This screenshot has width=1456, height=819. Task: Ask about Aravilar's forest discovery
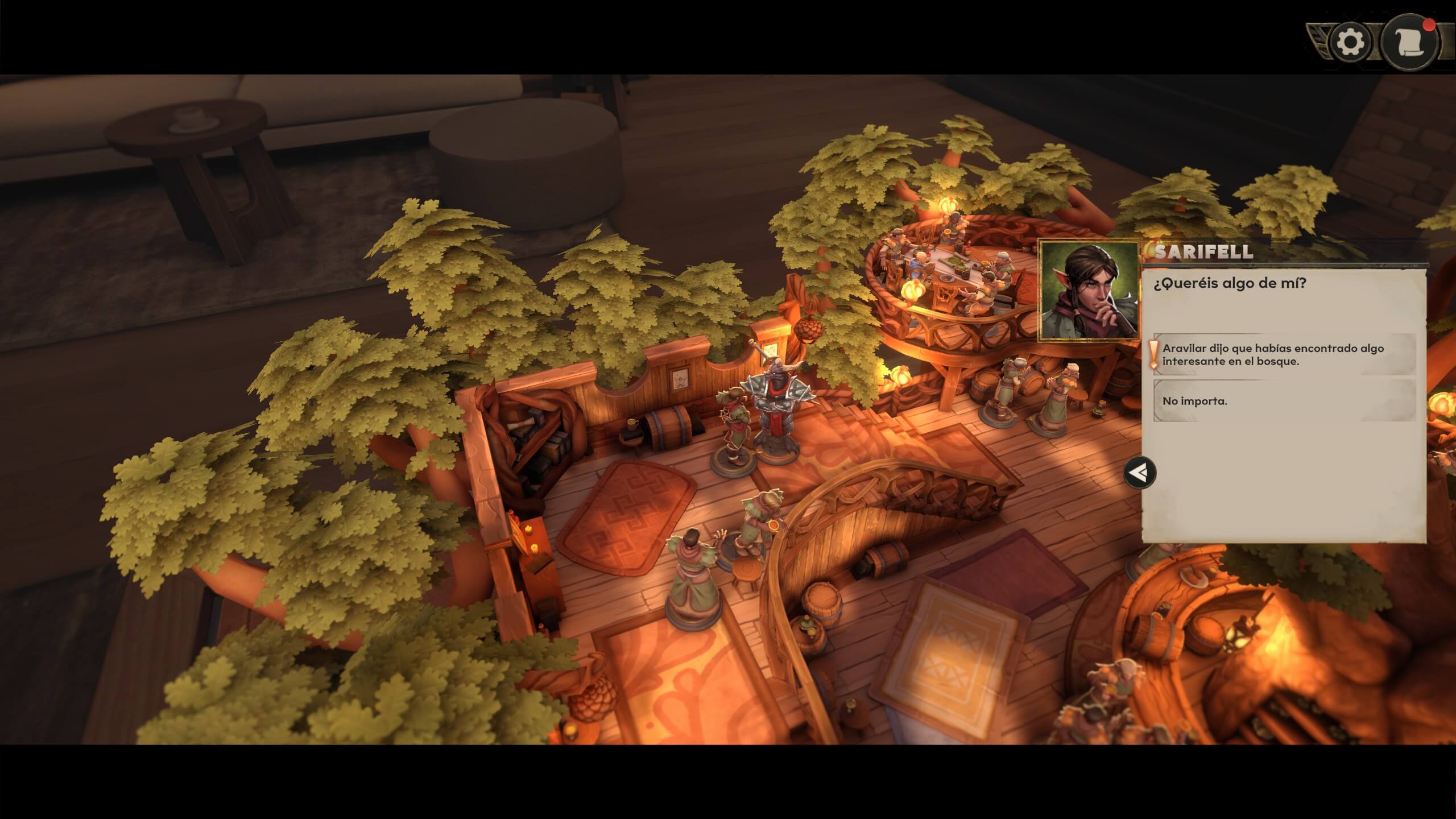coord(1283,355)
